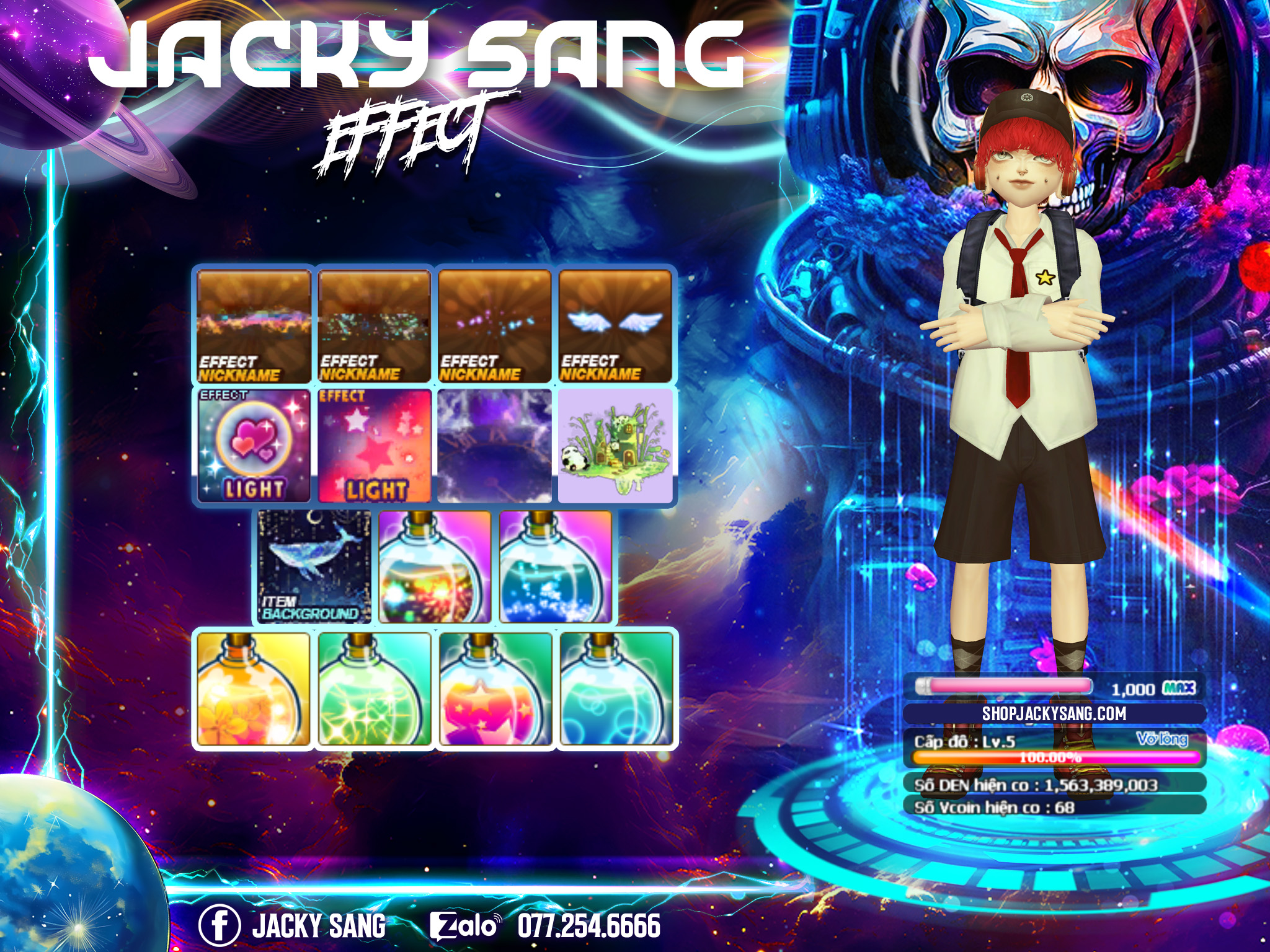The image size is (1270, 952).
Task: Select the whale Item Background icon
Action: click(314, 566)
